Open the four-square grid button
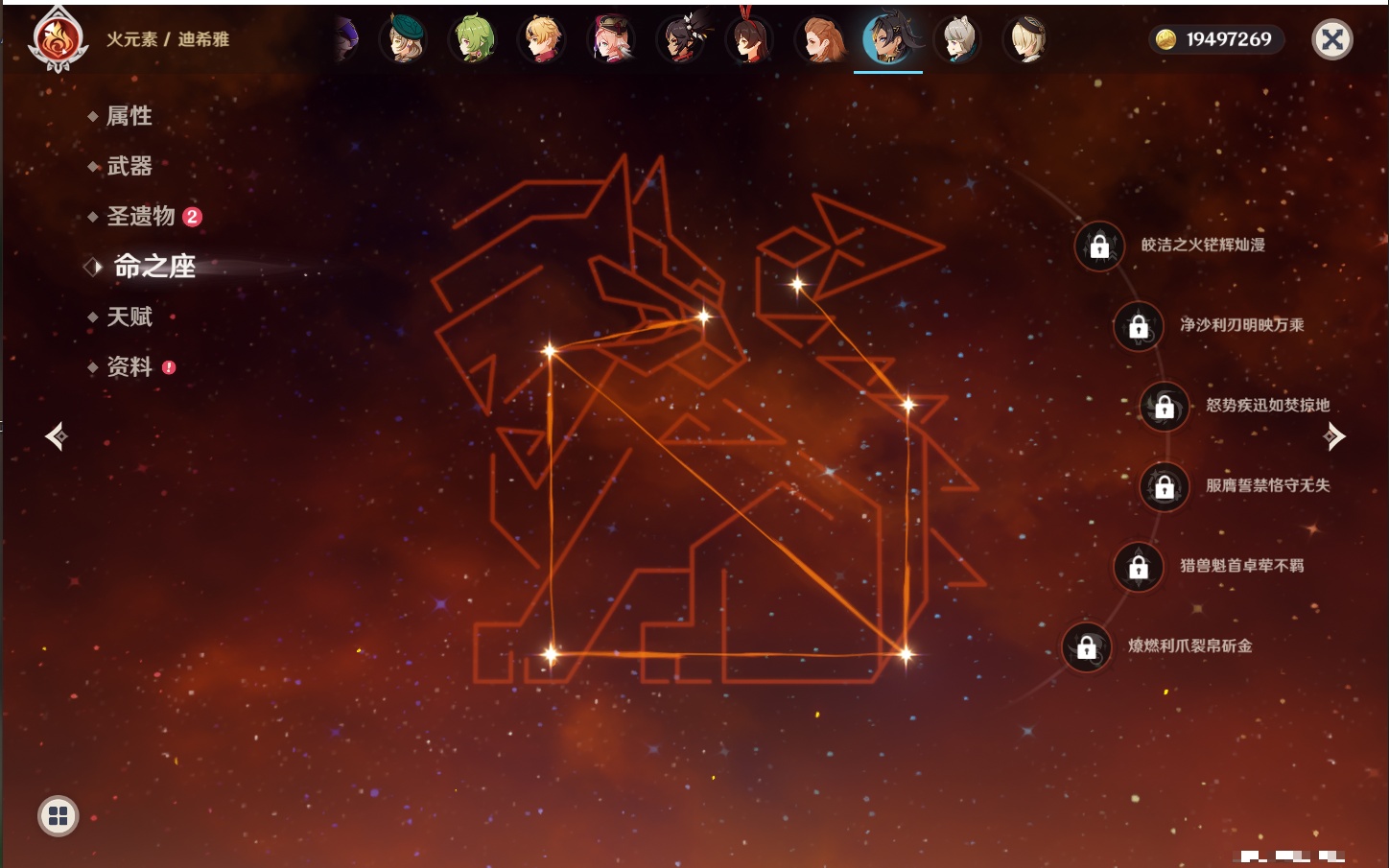The image size is (1389, 868). pos(58,816)
